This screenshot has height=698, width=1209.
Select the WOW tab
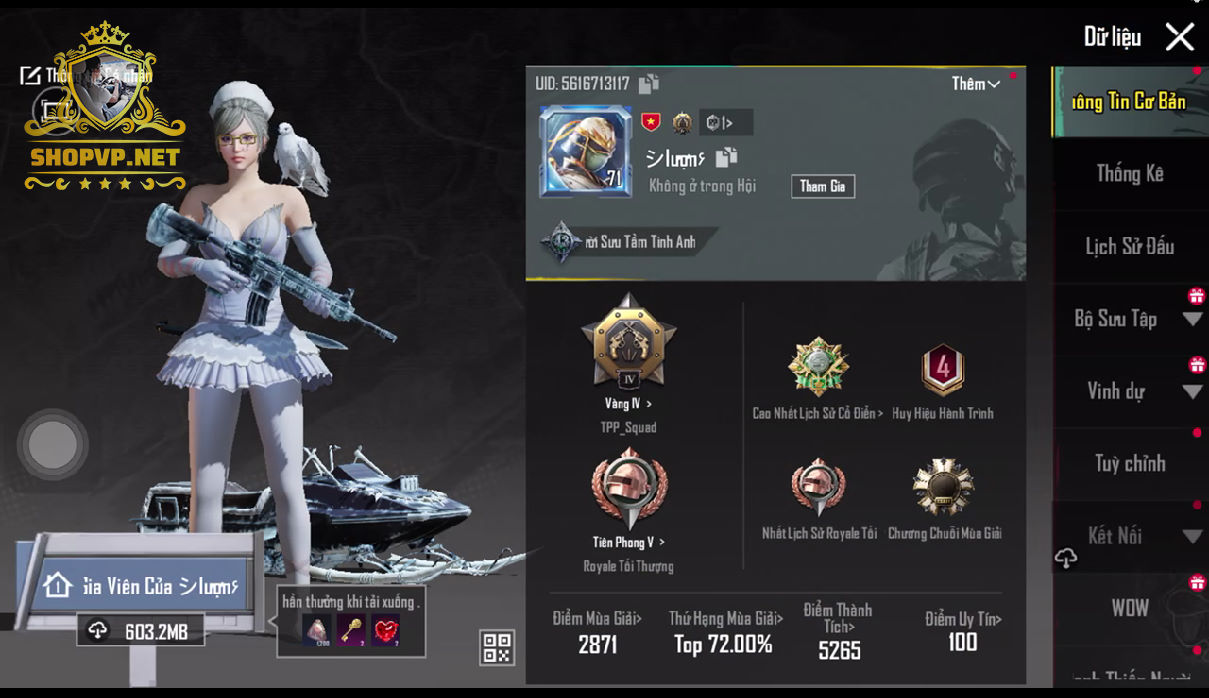click(1129, 608)
